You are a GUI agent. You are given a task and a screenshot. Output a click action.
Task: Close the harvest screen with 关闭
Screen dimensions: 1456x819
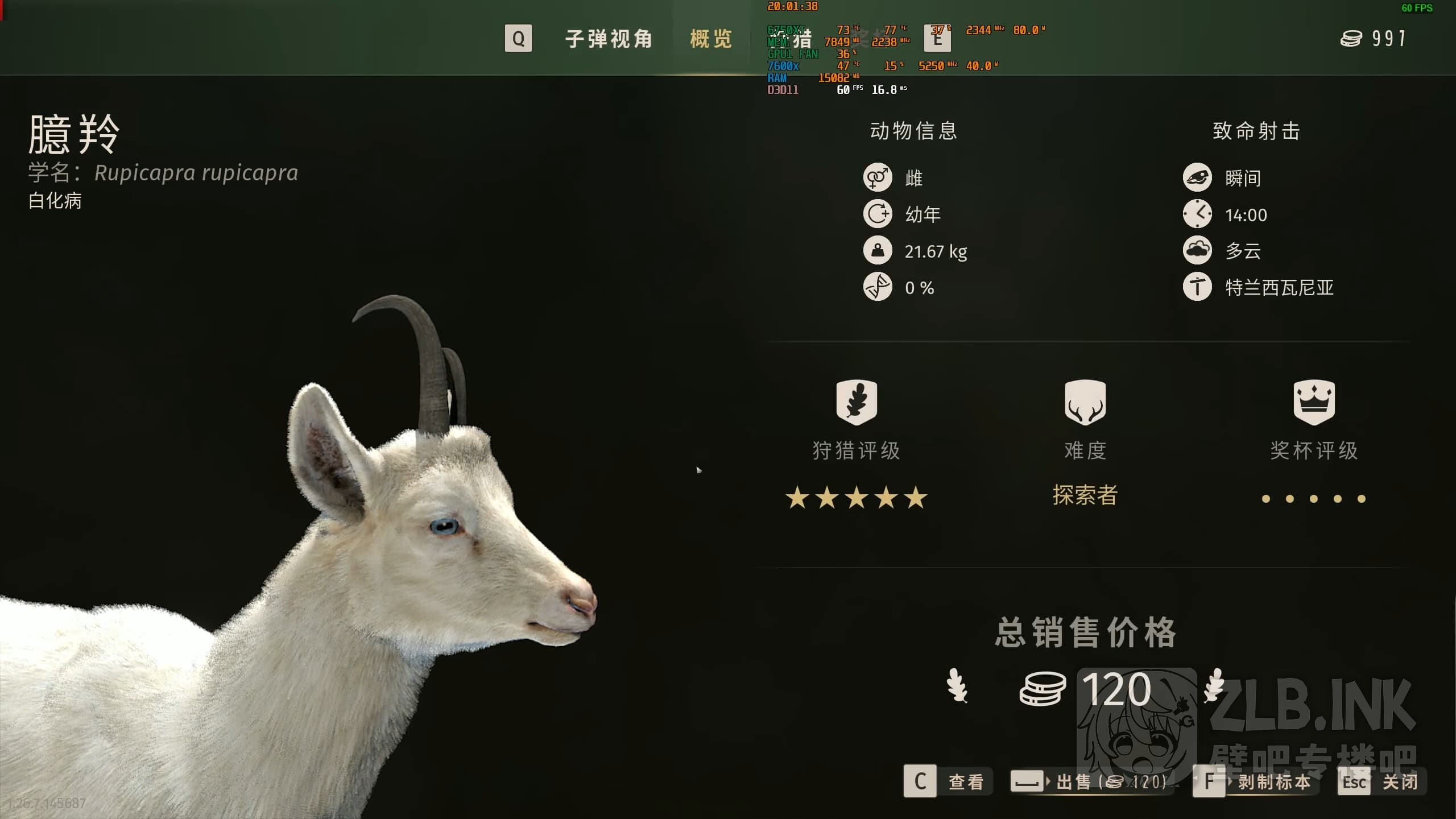(1382, 781)
